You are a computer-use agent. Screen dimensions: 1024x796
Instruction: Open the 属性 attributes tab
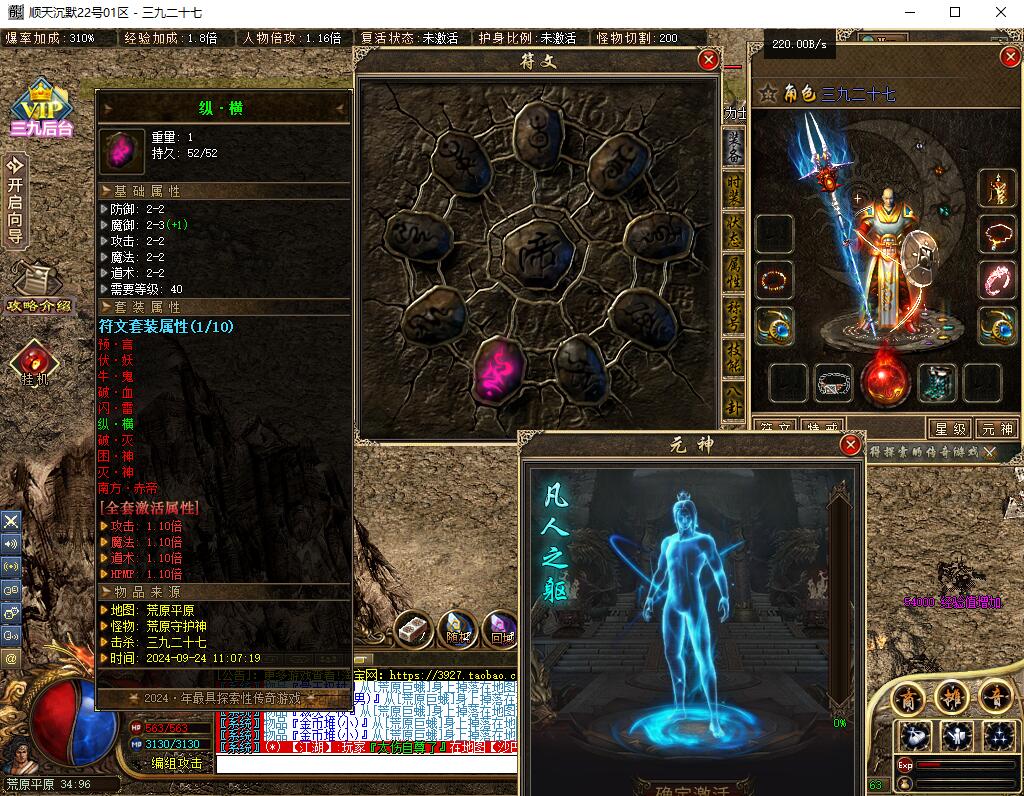tap(733, 272)
